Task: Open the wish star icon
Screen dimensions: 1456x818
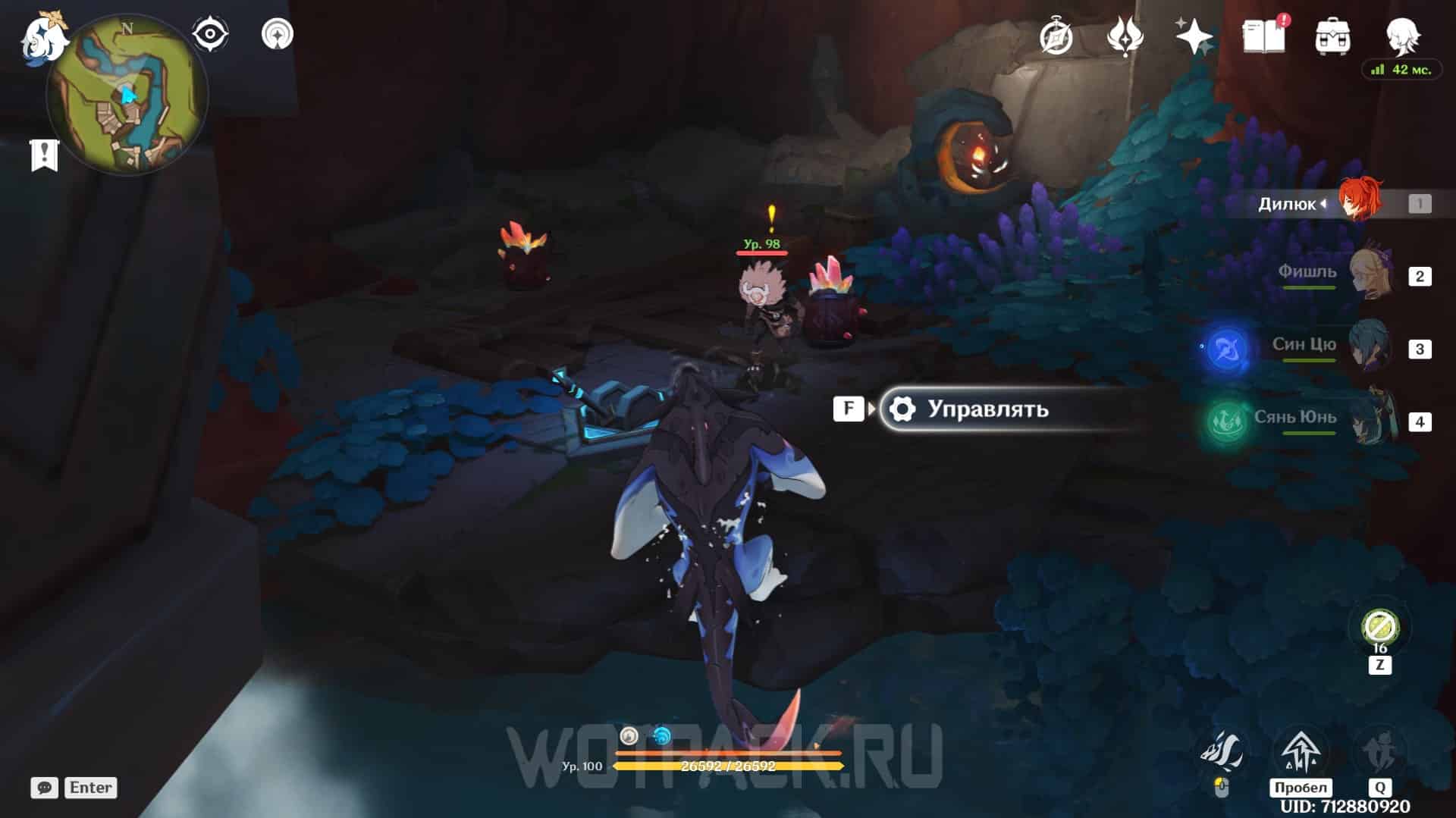Action: click(x=1194, y=36)
